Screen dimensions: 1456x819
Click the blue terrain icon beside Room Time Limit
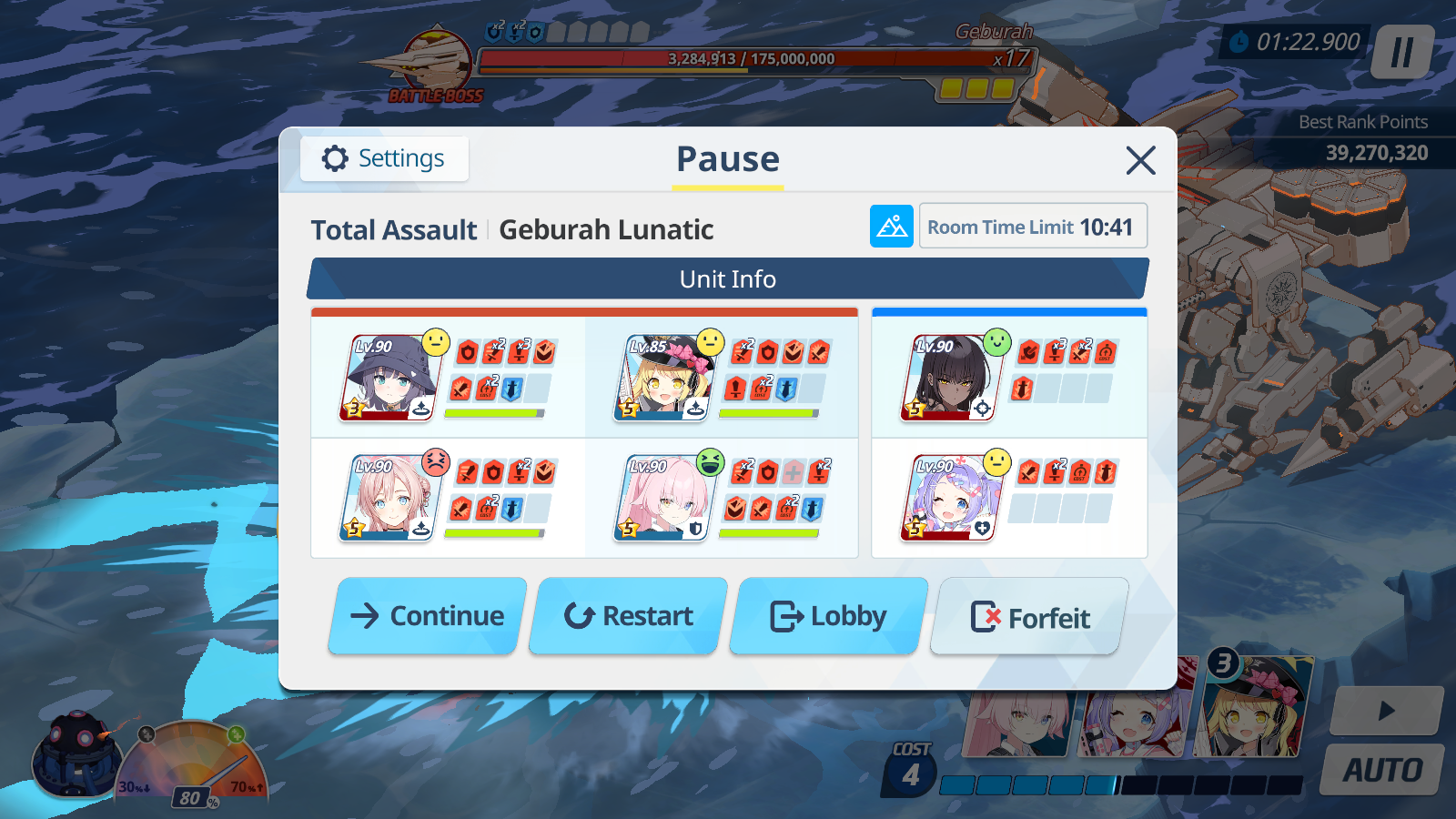pyautogui.click(x=891, y=227)
